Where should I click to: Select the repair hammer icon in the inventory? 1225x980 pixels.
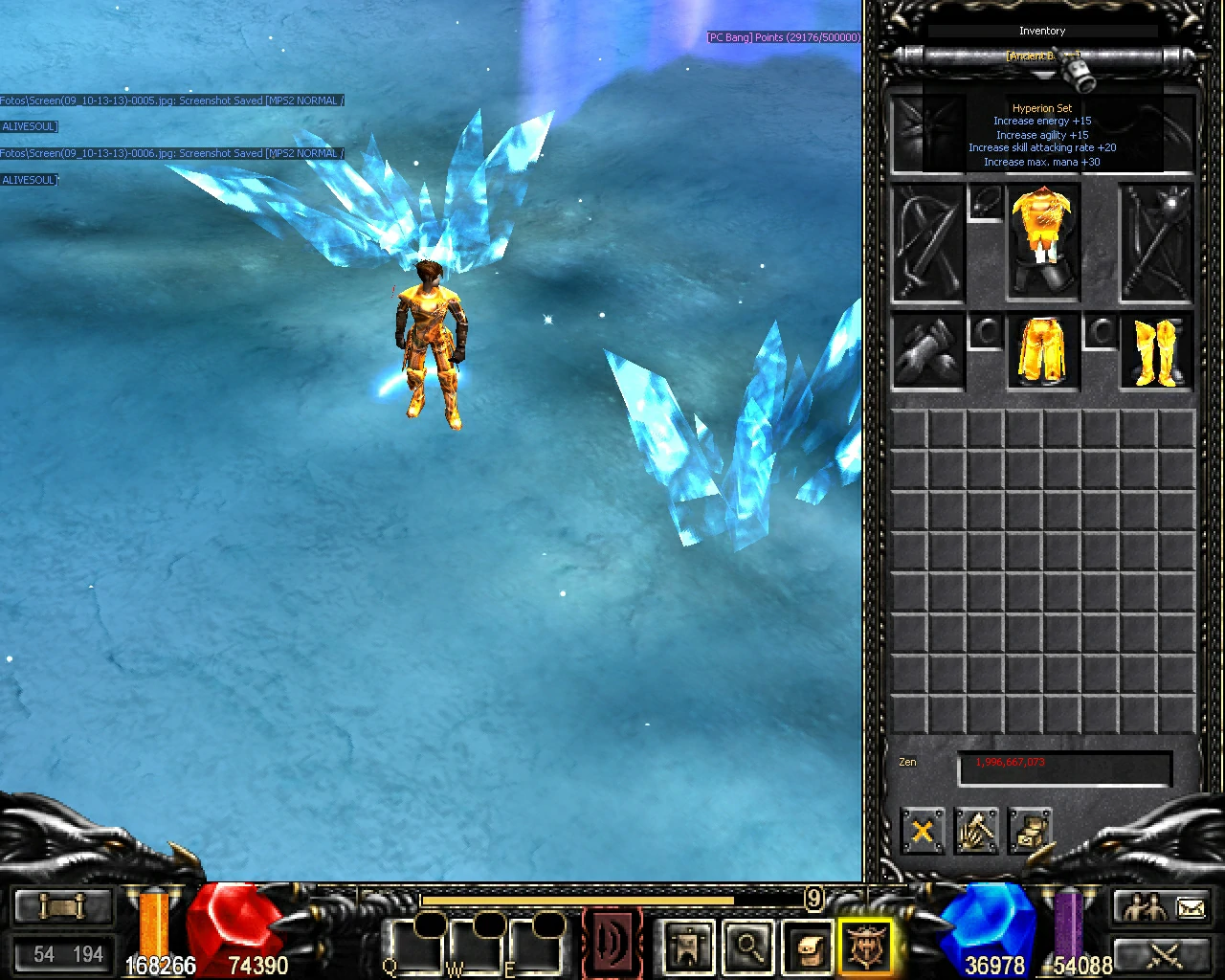pos(976,831)
